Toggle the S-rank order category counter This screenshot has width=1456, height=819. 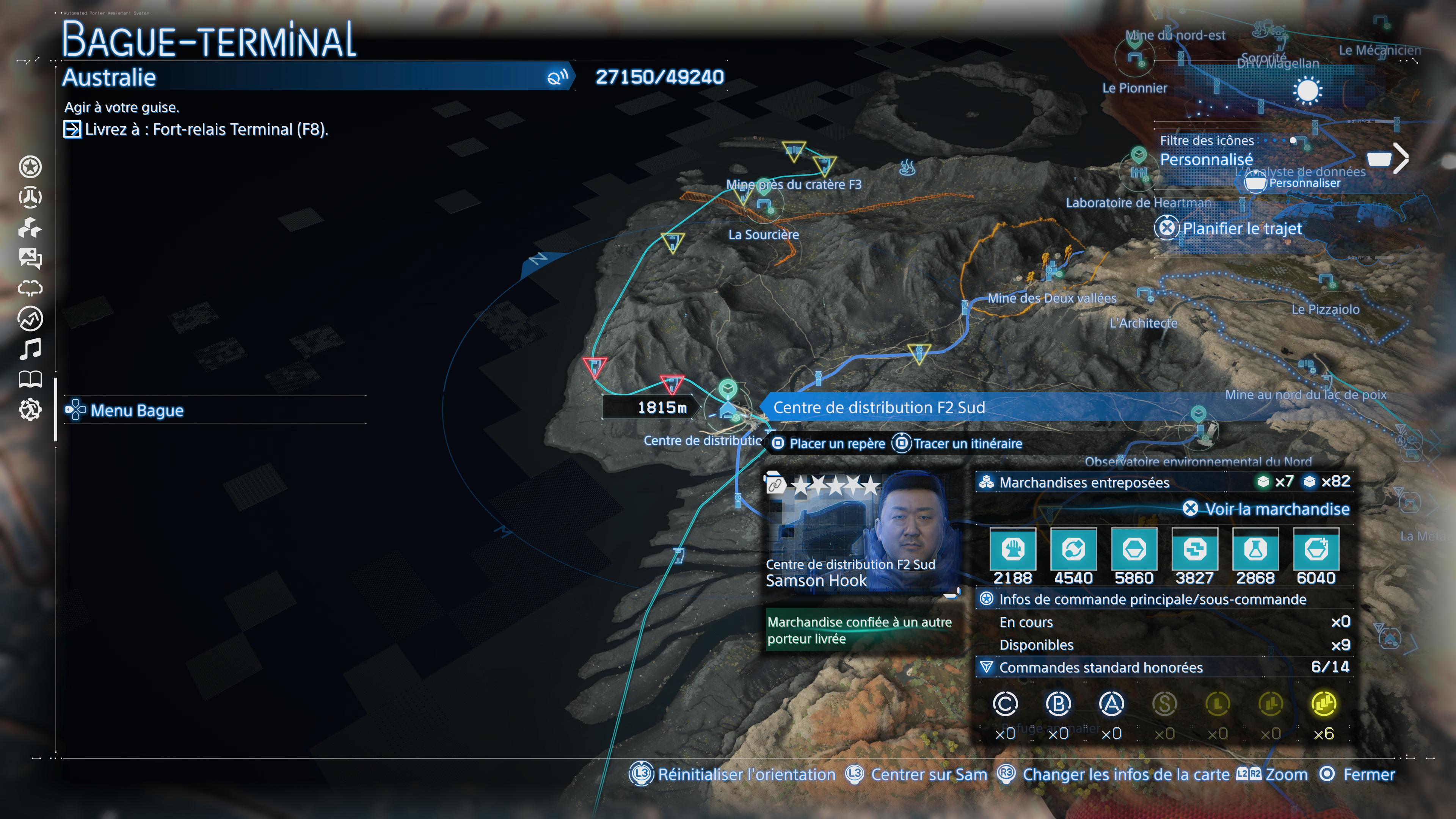[1164, 704]
